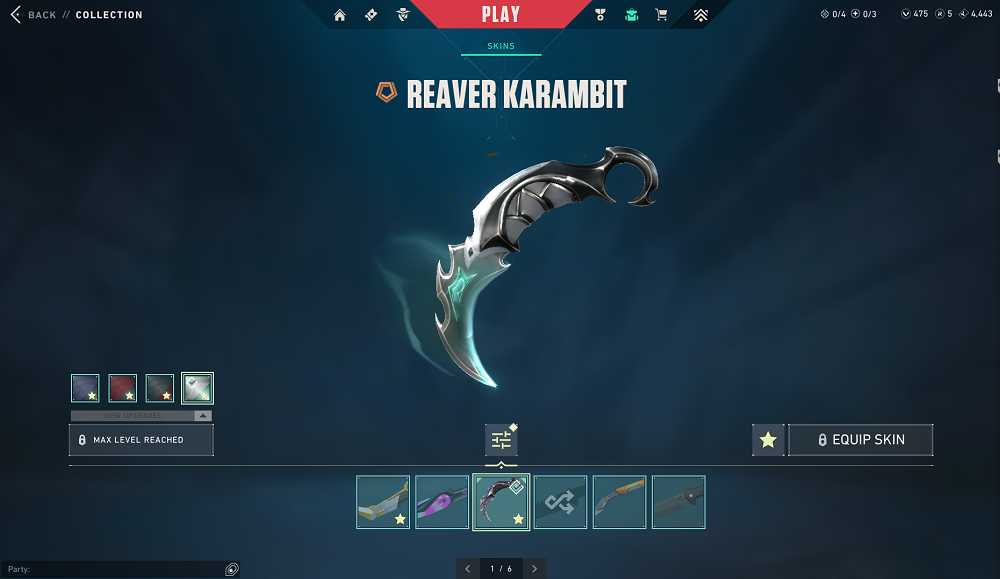The width and height of the screenshot is (1000, 579).
Task: Open the home screen via house icon
Action: [x=340, y=15]
